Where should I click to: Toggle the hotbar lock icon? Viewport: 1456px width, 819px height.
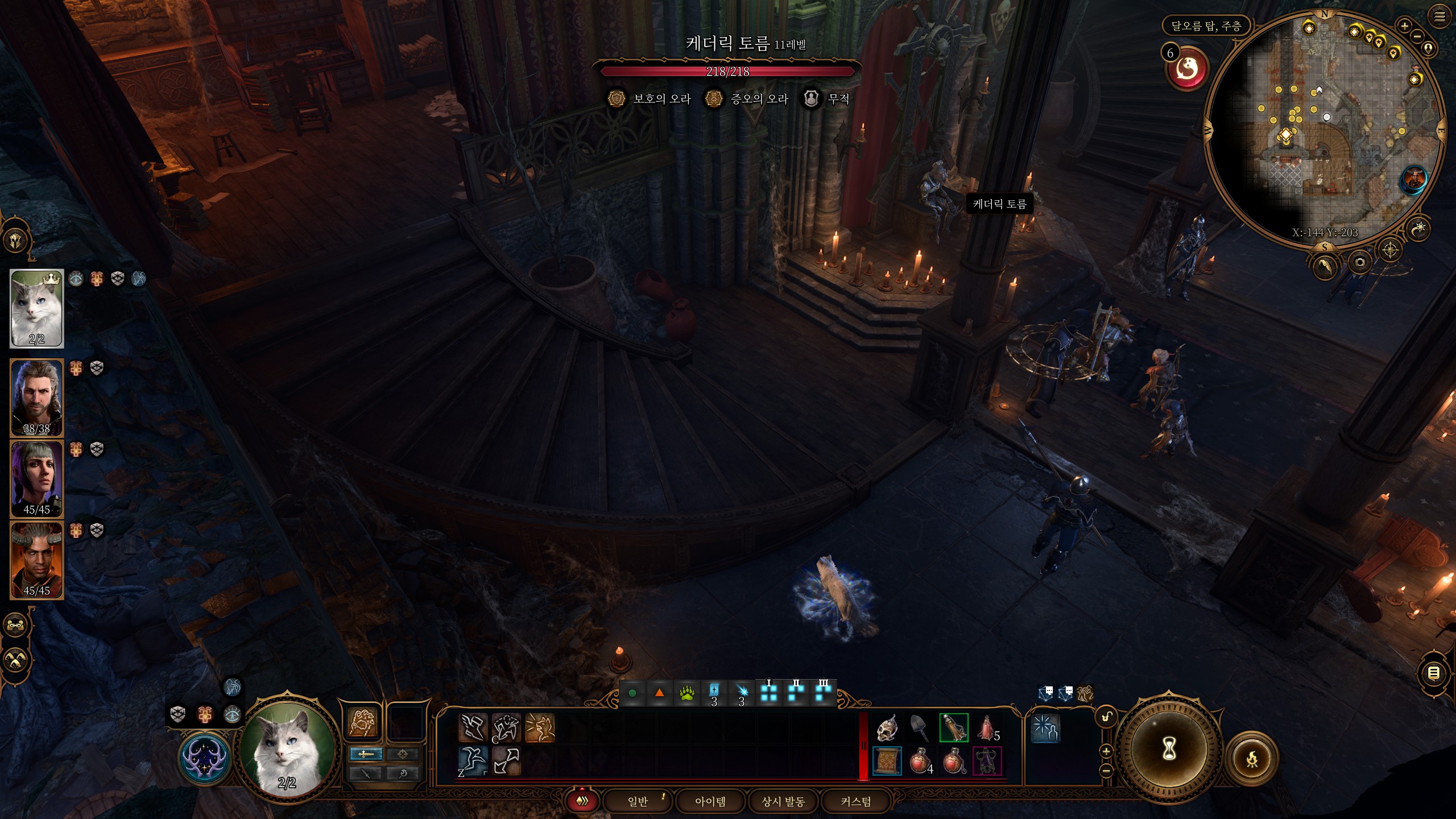click(1107, 717)
